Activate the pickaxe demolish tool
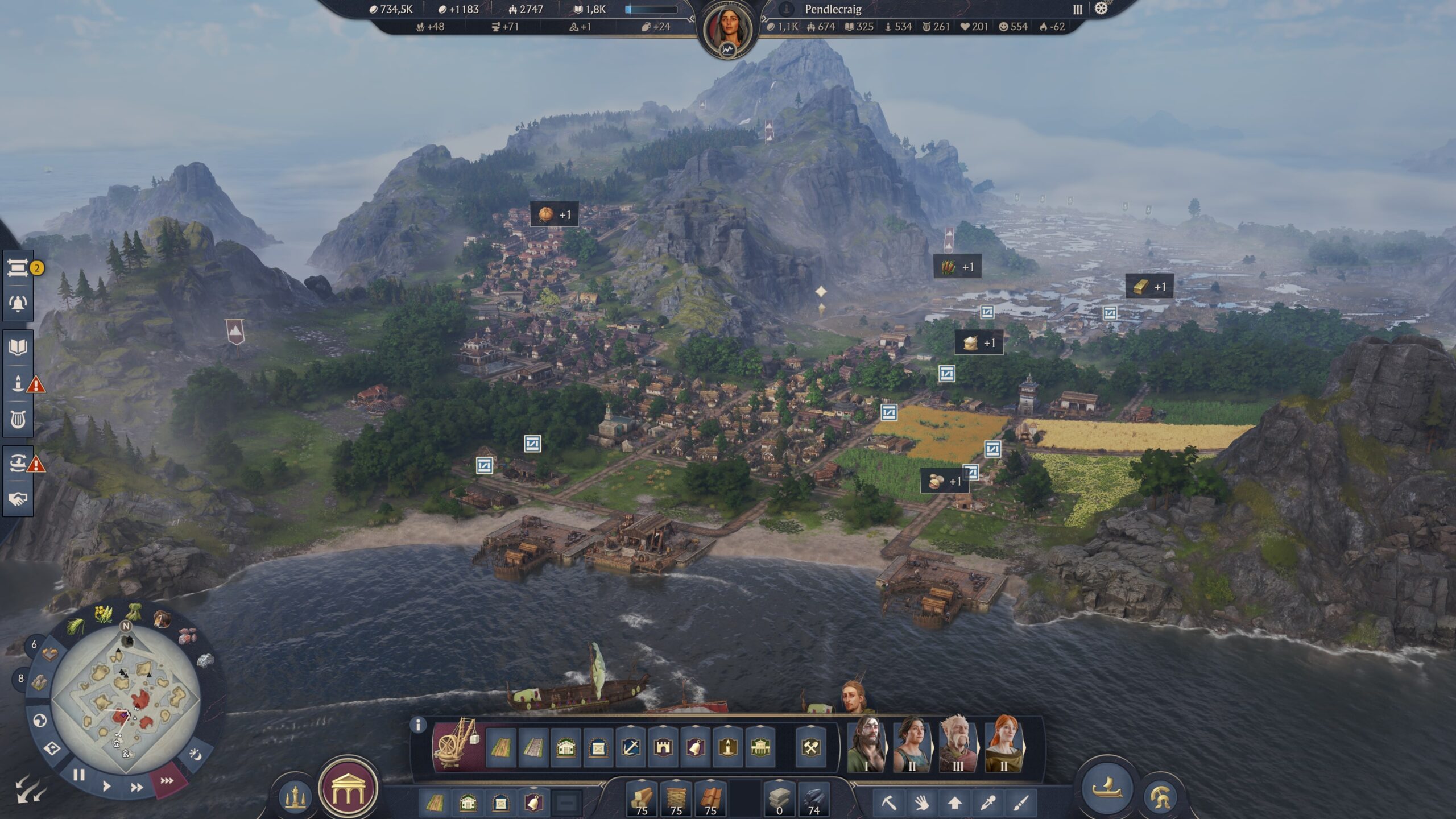 (x=888, y=803)
